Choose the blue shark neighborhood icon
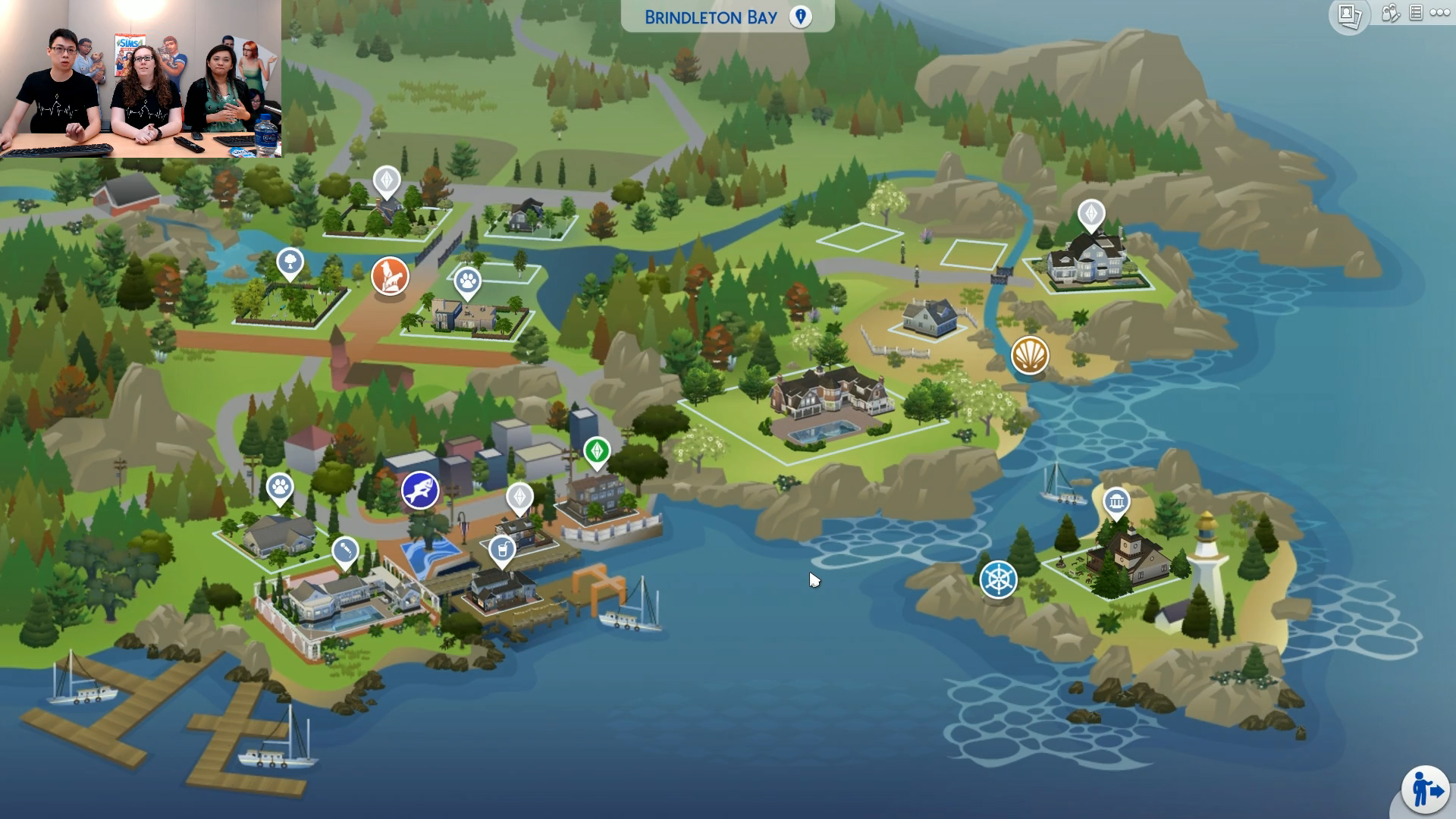 tap(420, 490)
